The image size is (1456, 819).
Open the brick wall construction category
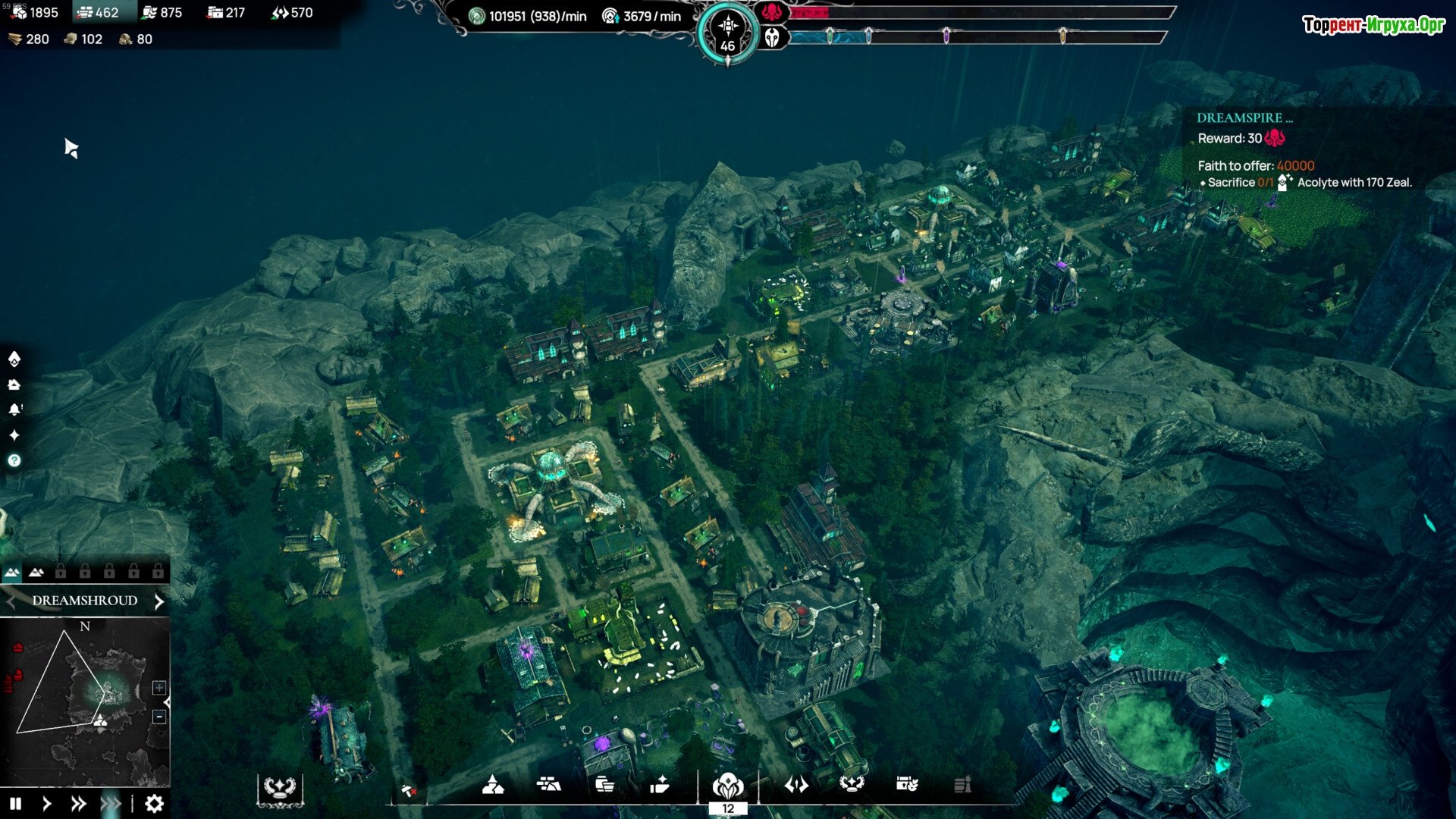(x=548, y=785)
